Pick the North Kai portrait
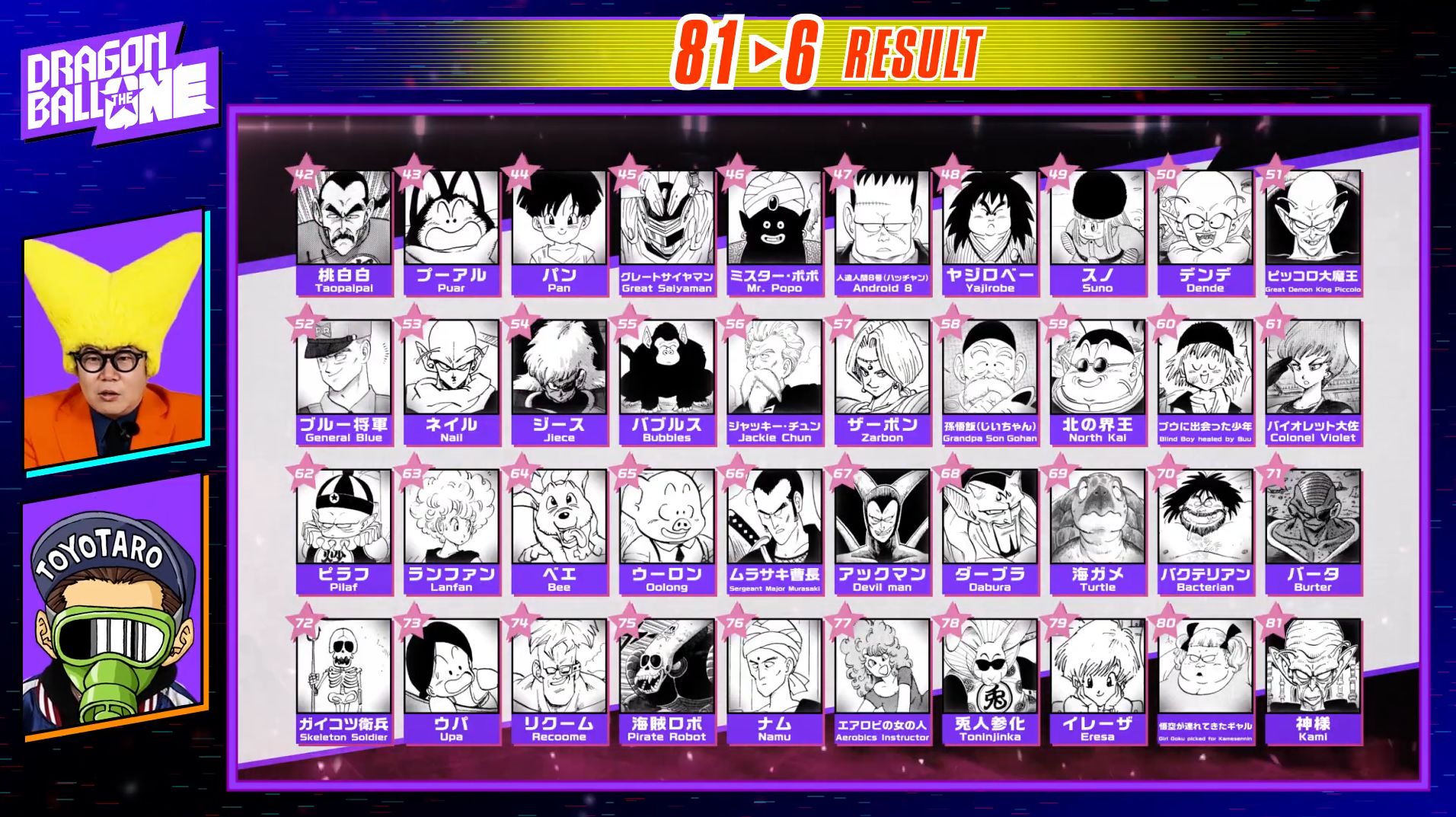This screenshot has width=1456, height=817. [x=1097, y=381]
